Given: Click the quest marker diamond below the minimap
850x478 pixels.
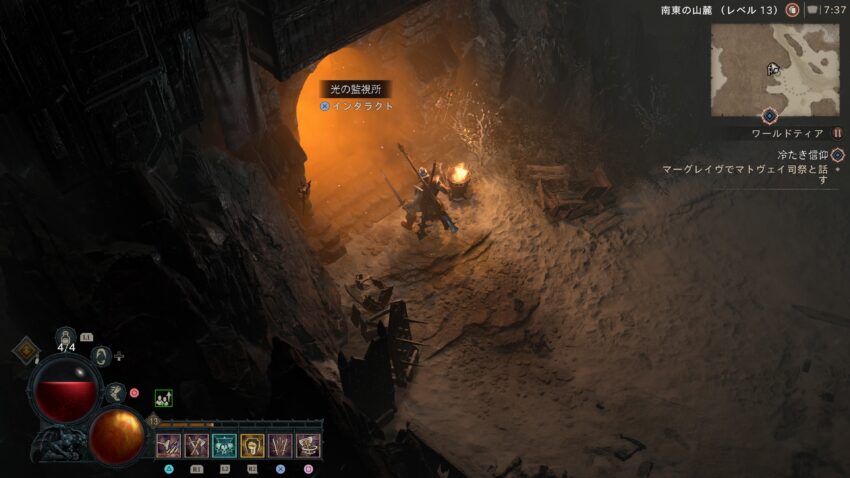Looking at the screenshot, I should [769, 117].
